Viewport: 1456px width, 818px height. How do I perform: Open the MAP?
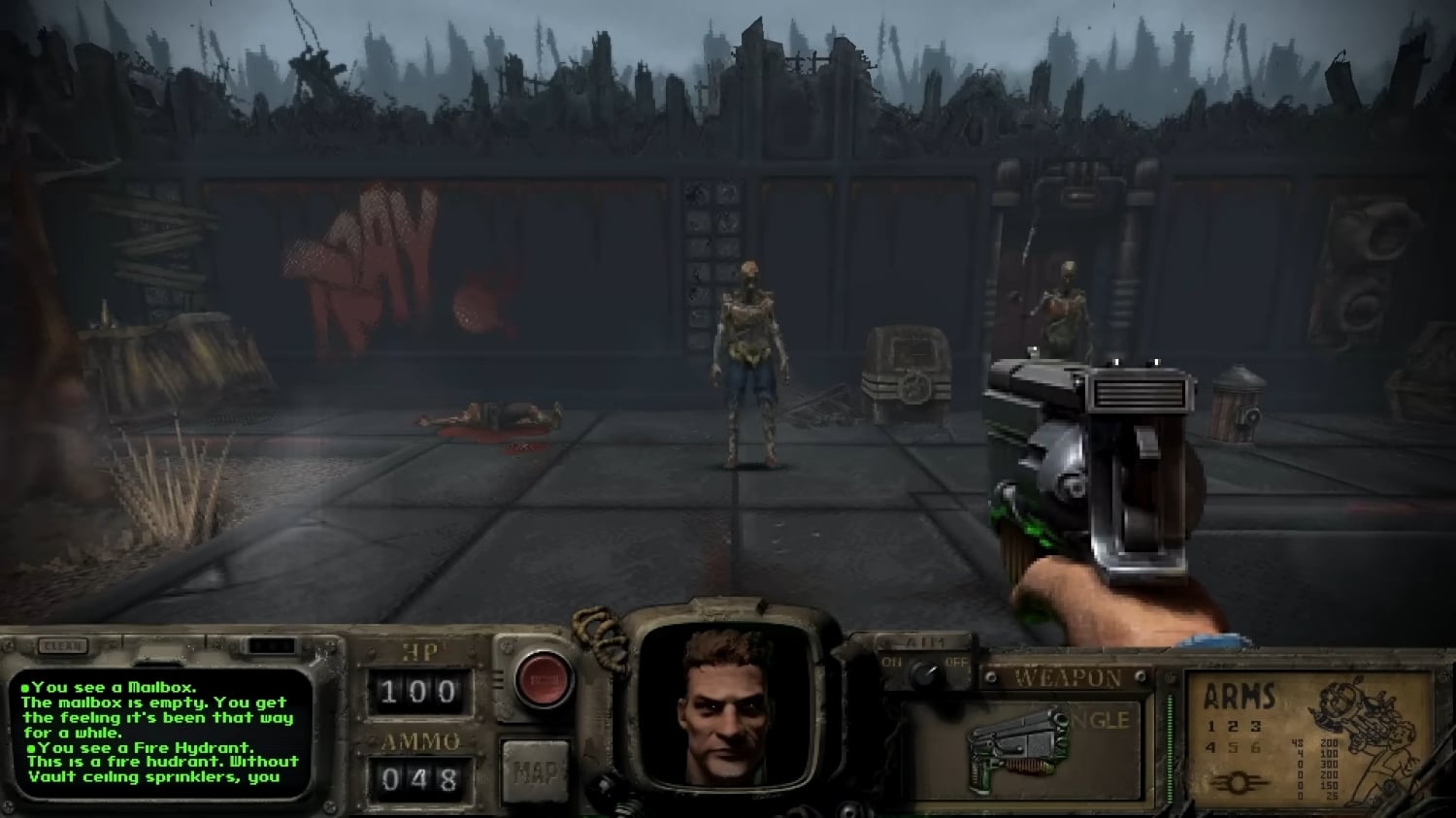click(x=535, y=772)
